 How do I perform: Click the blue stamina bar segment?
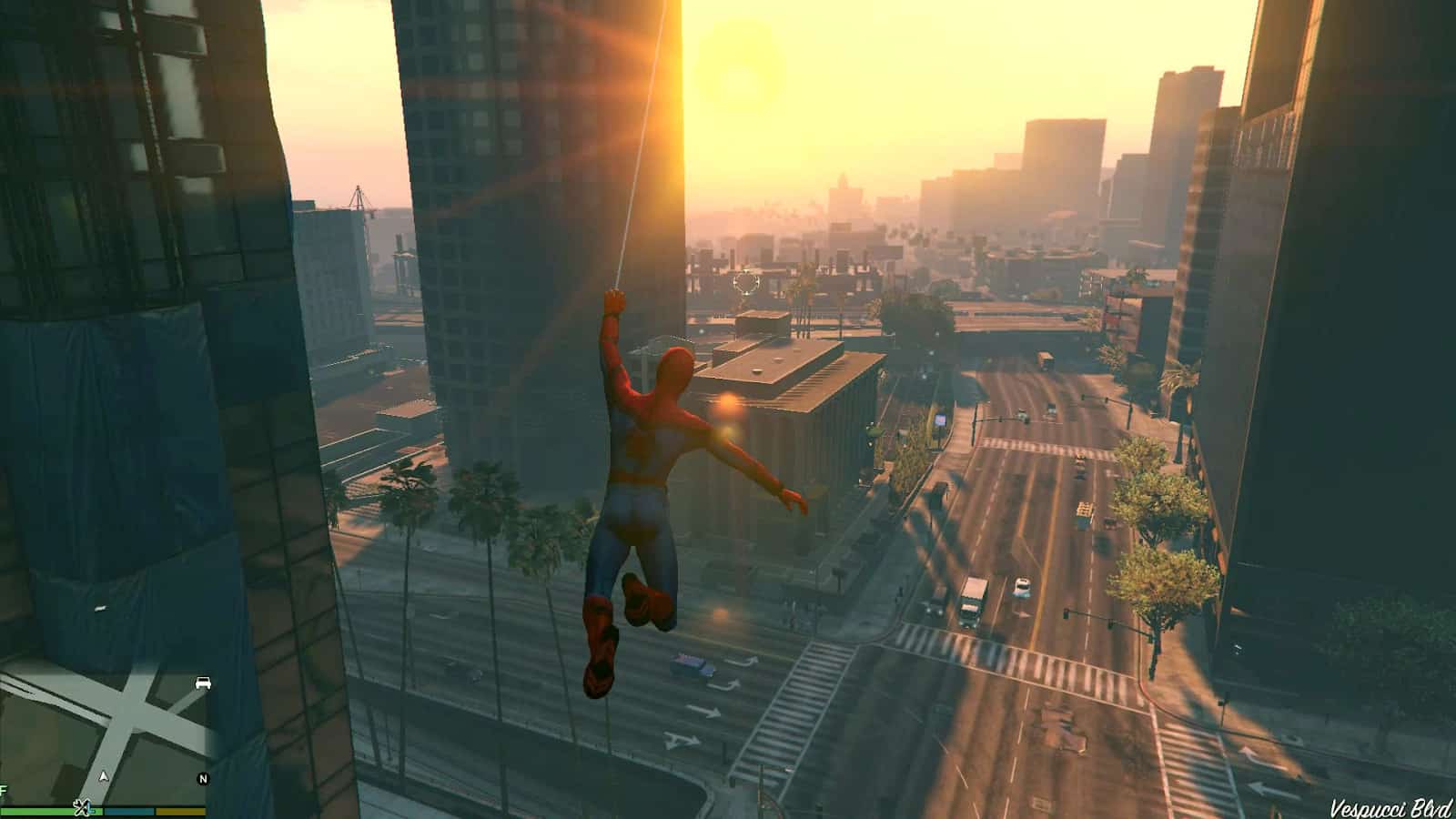pos(127,811)
